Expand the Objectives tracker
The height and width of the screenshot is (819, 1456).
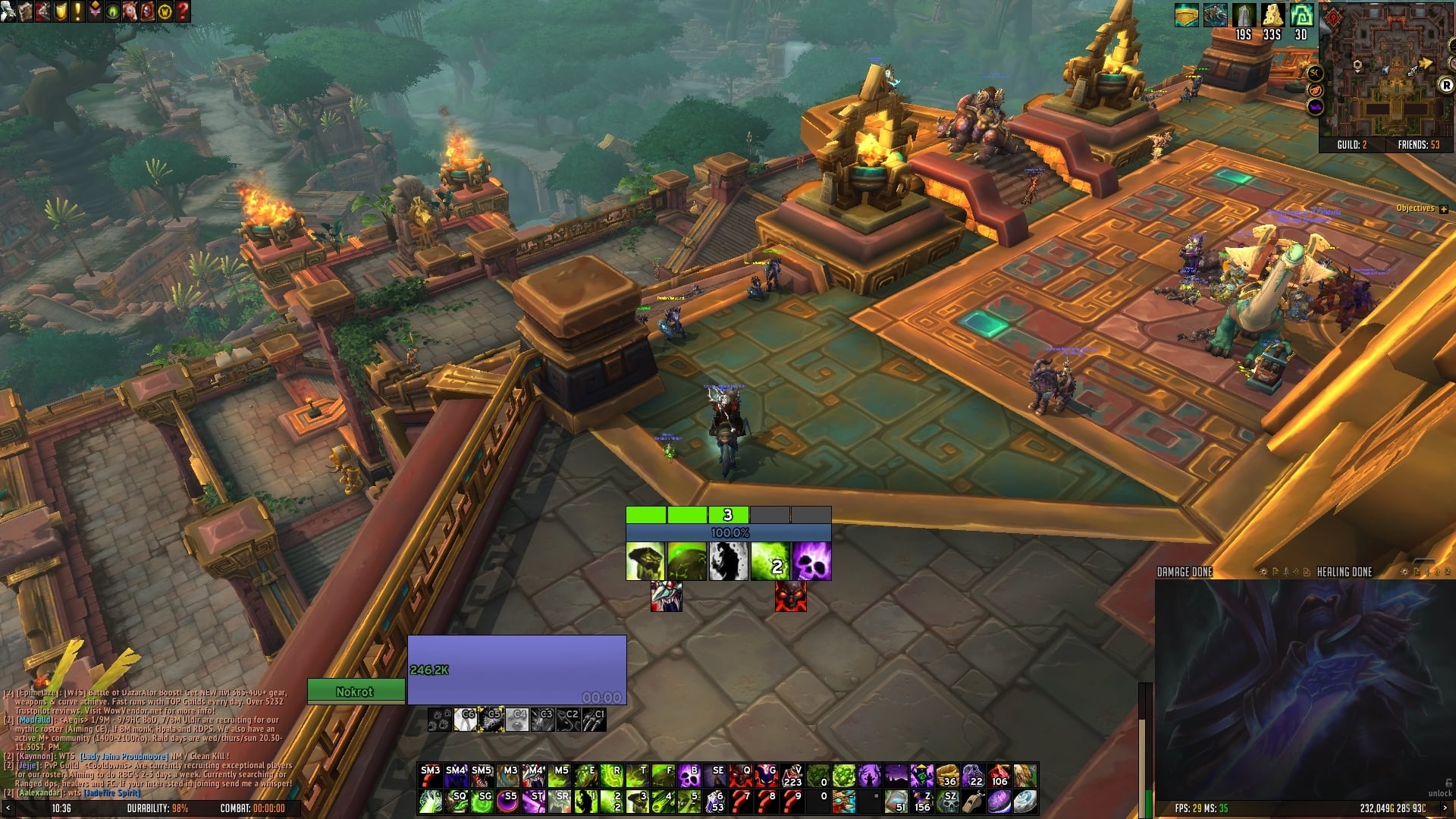pos(1443,209)
